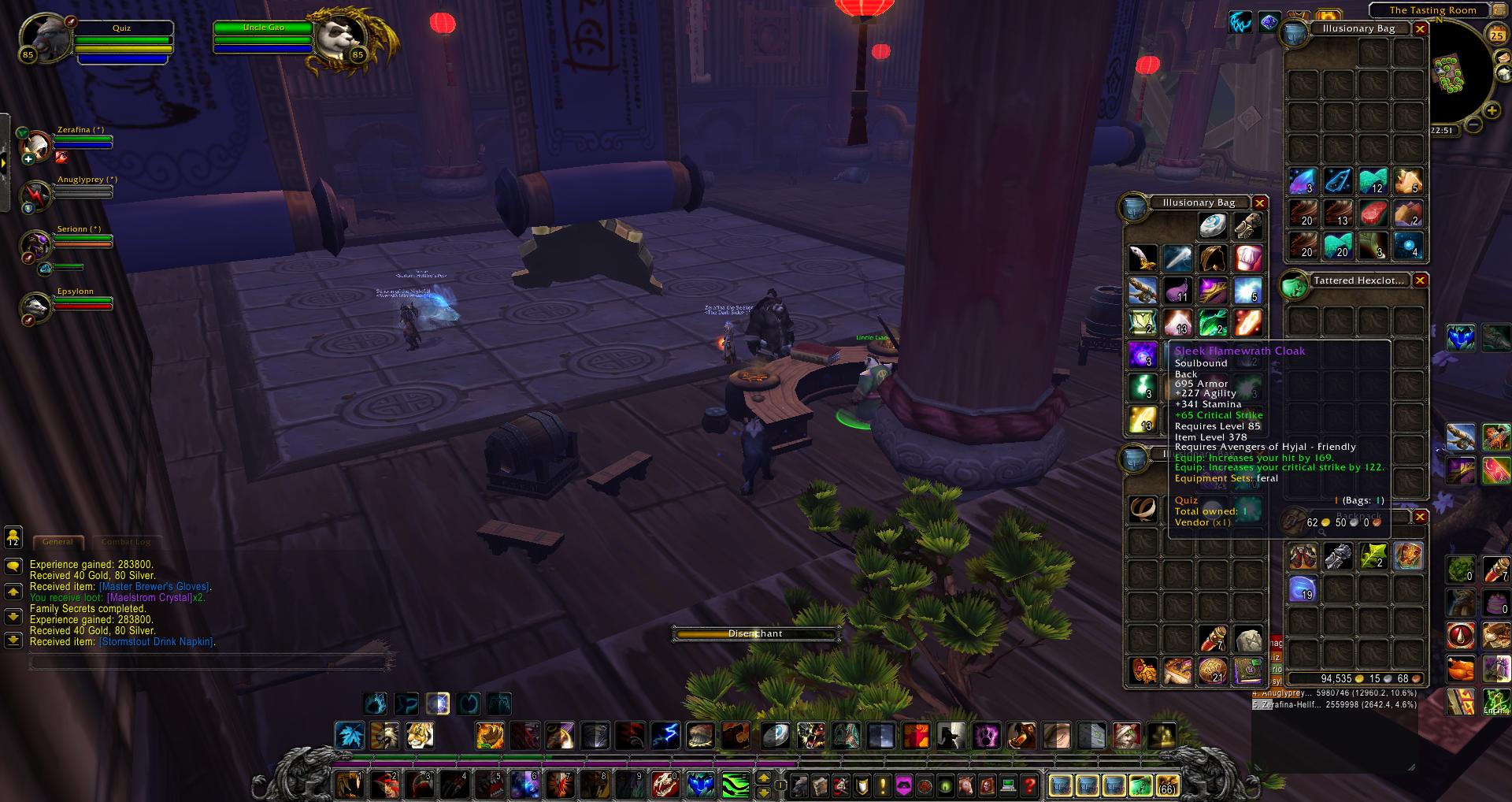Select the raw red meat bag item

pos(1373,213)
